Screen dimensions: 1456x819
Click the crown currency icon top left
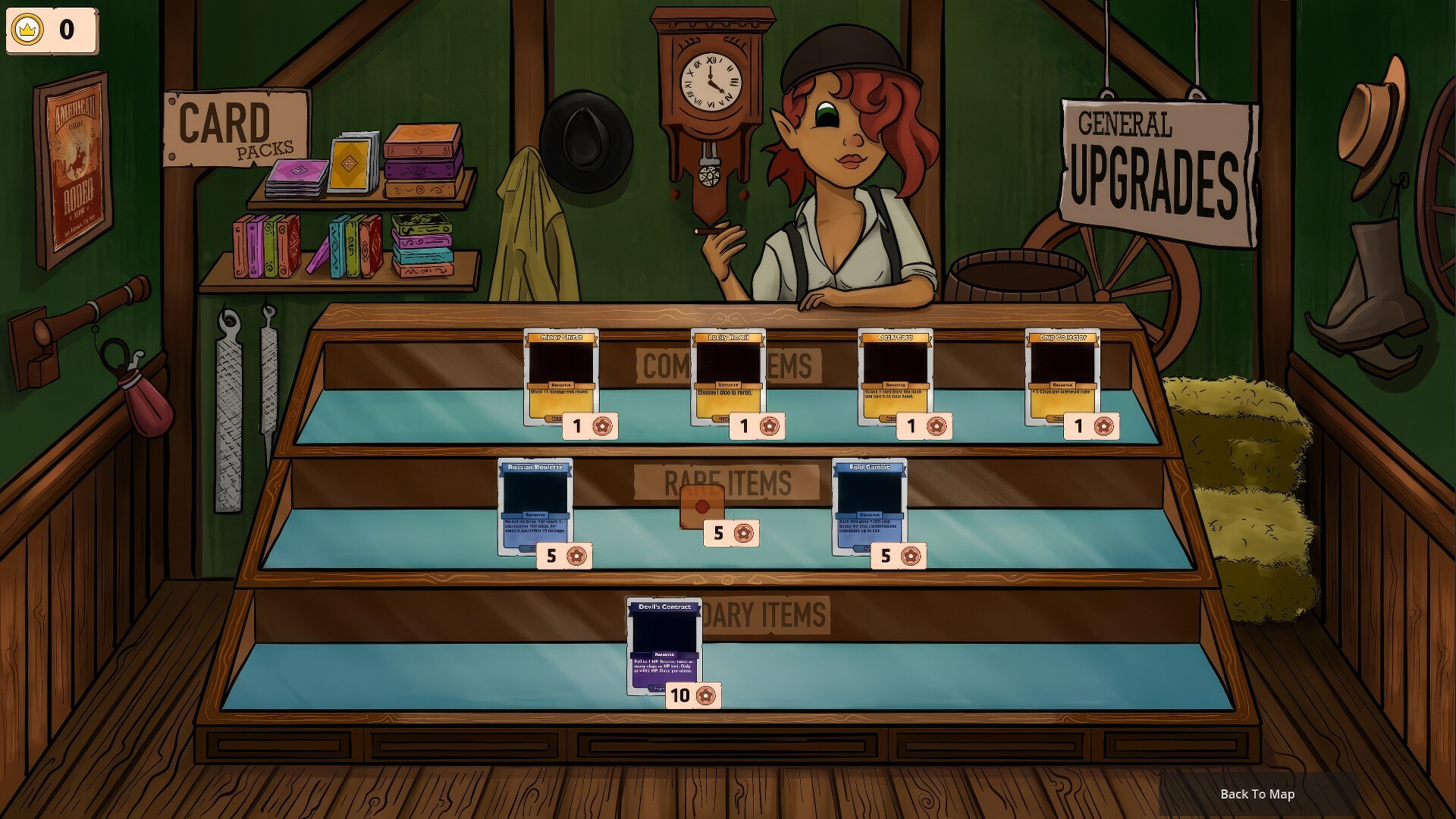[x=27, y=29]
